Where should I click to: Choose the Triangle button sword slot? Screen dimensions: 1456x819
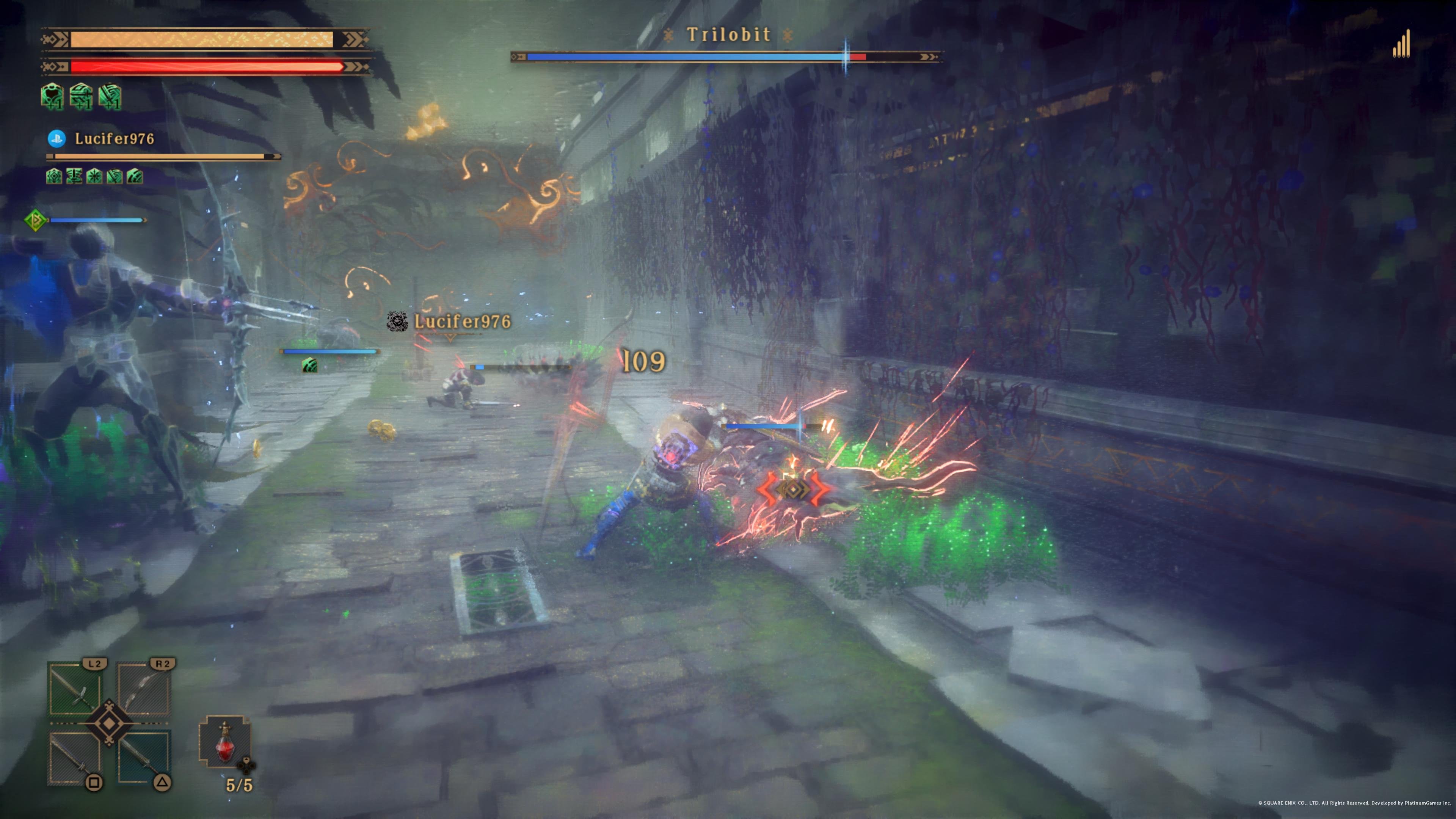144,758
